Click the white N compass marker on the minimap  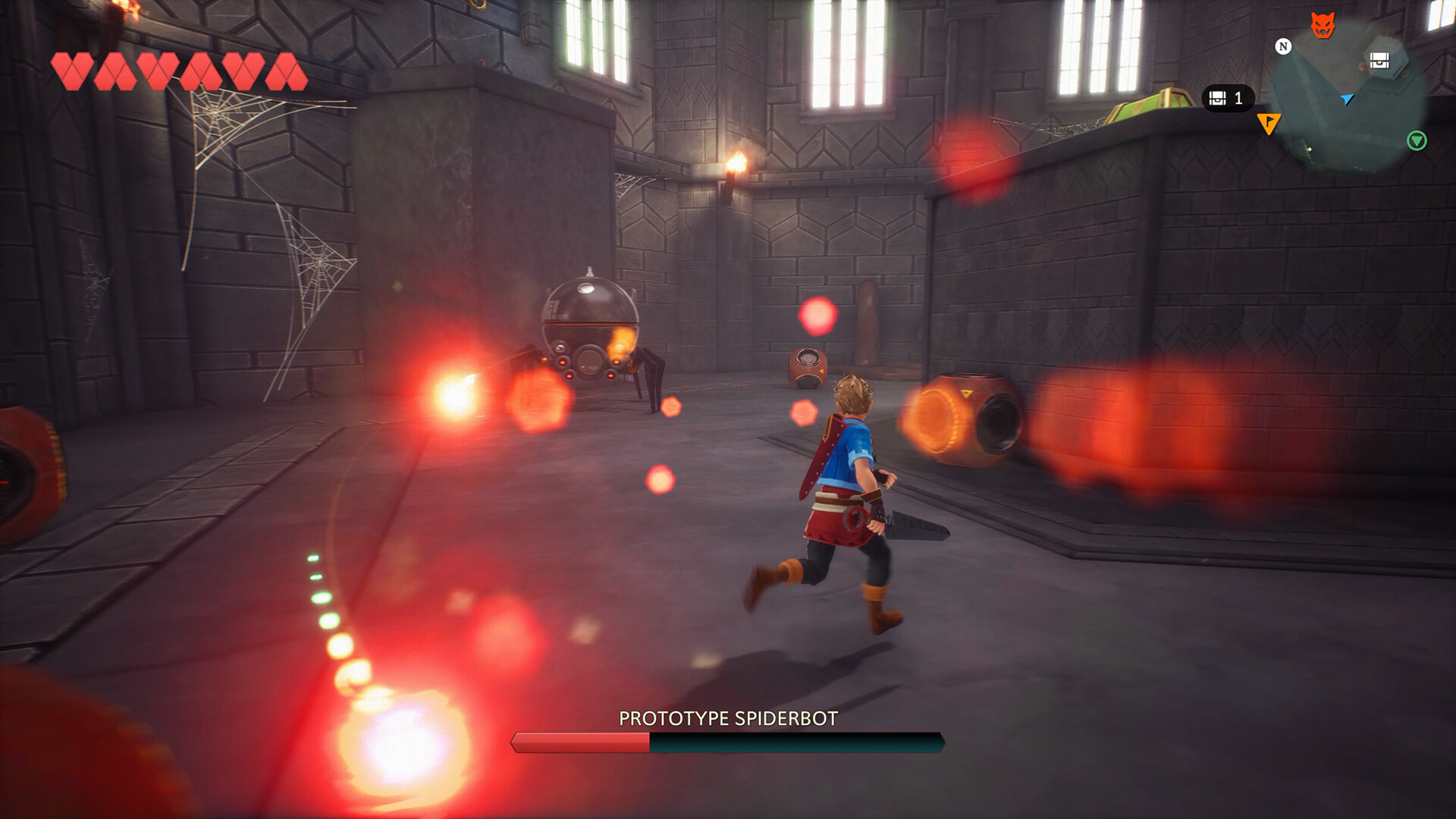coord(1282,45)
